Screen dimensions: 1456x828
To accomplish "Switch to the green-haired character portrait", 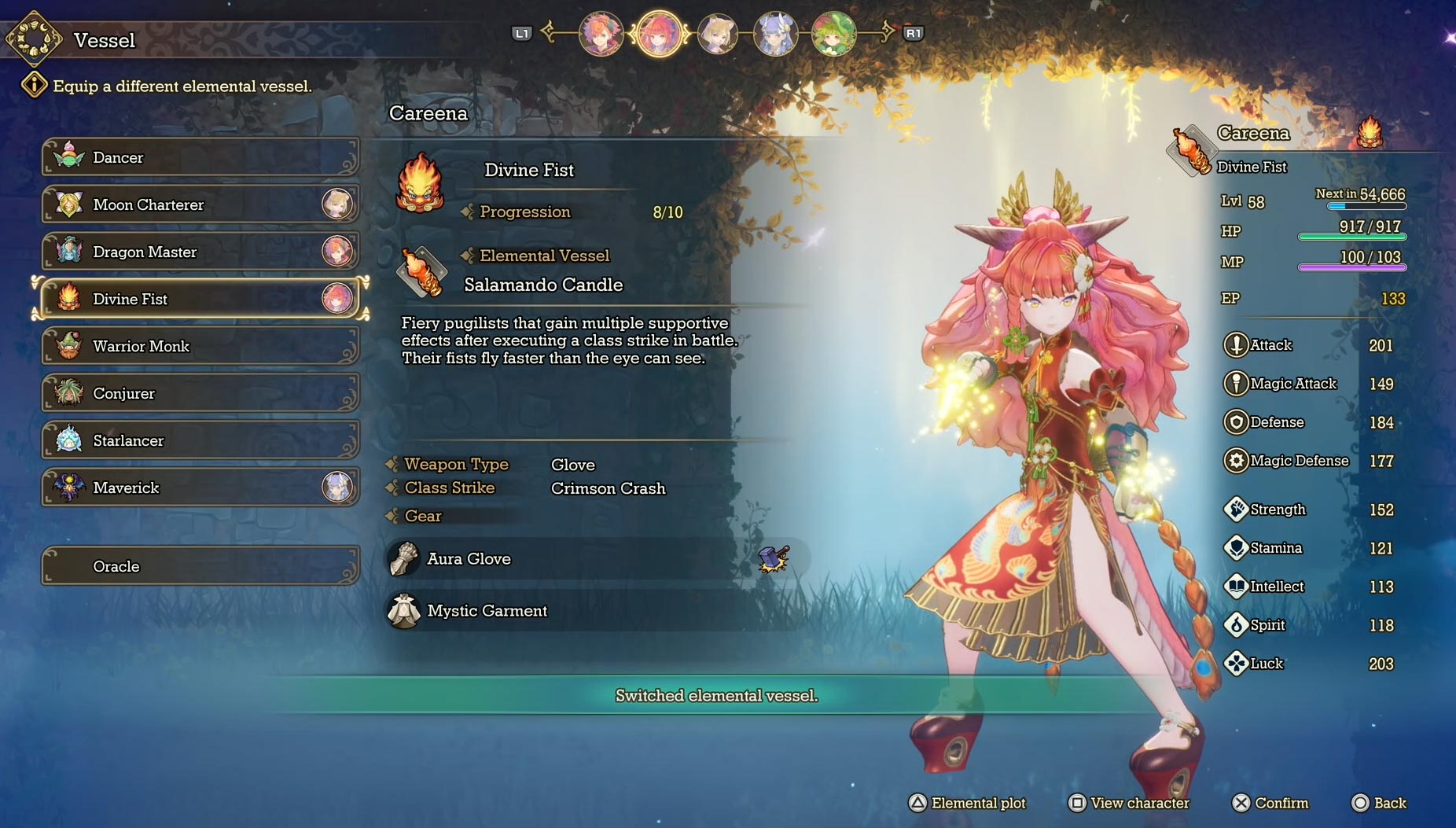I will (833, 34).
